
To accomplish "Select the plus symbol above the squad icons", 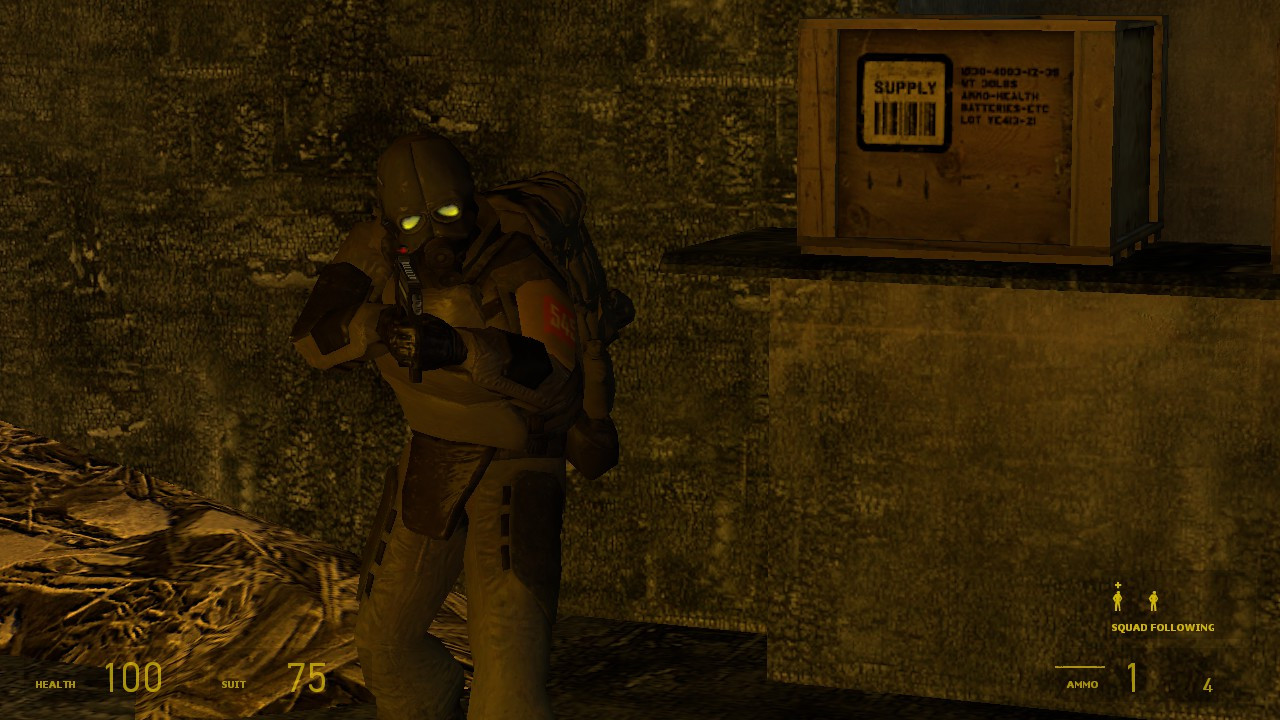I will tap(1117, 585).
